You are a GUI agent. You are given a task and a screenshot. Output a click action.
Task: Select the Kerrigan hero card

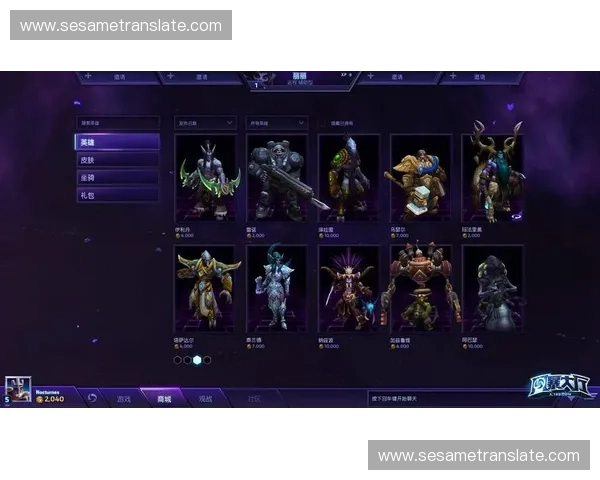(x=348, y=288)
